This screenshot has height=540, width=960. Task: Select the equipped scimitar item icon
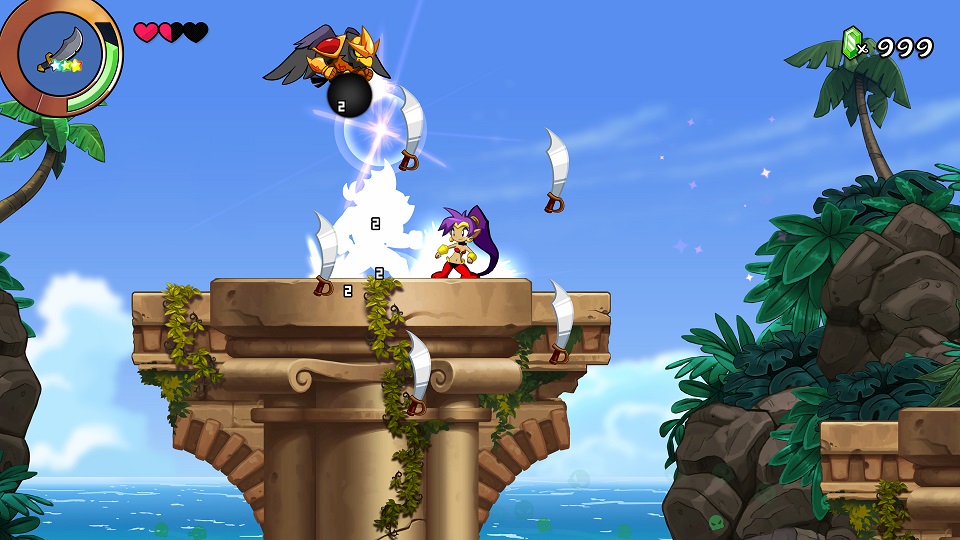click(58, 50)
